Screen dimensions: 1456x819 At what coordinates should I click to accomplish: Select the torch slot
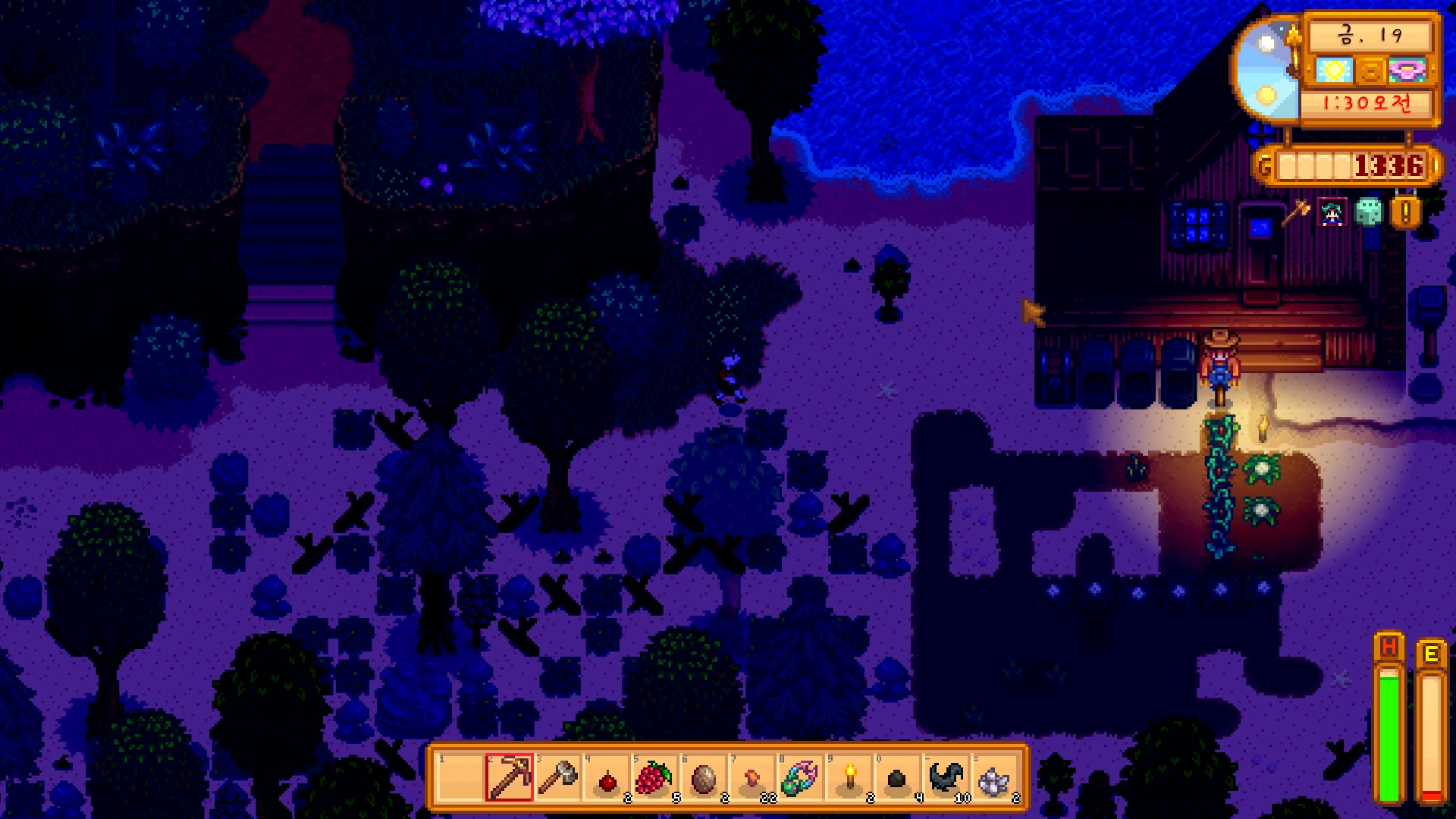pos(849,777)
